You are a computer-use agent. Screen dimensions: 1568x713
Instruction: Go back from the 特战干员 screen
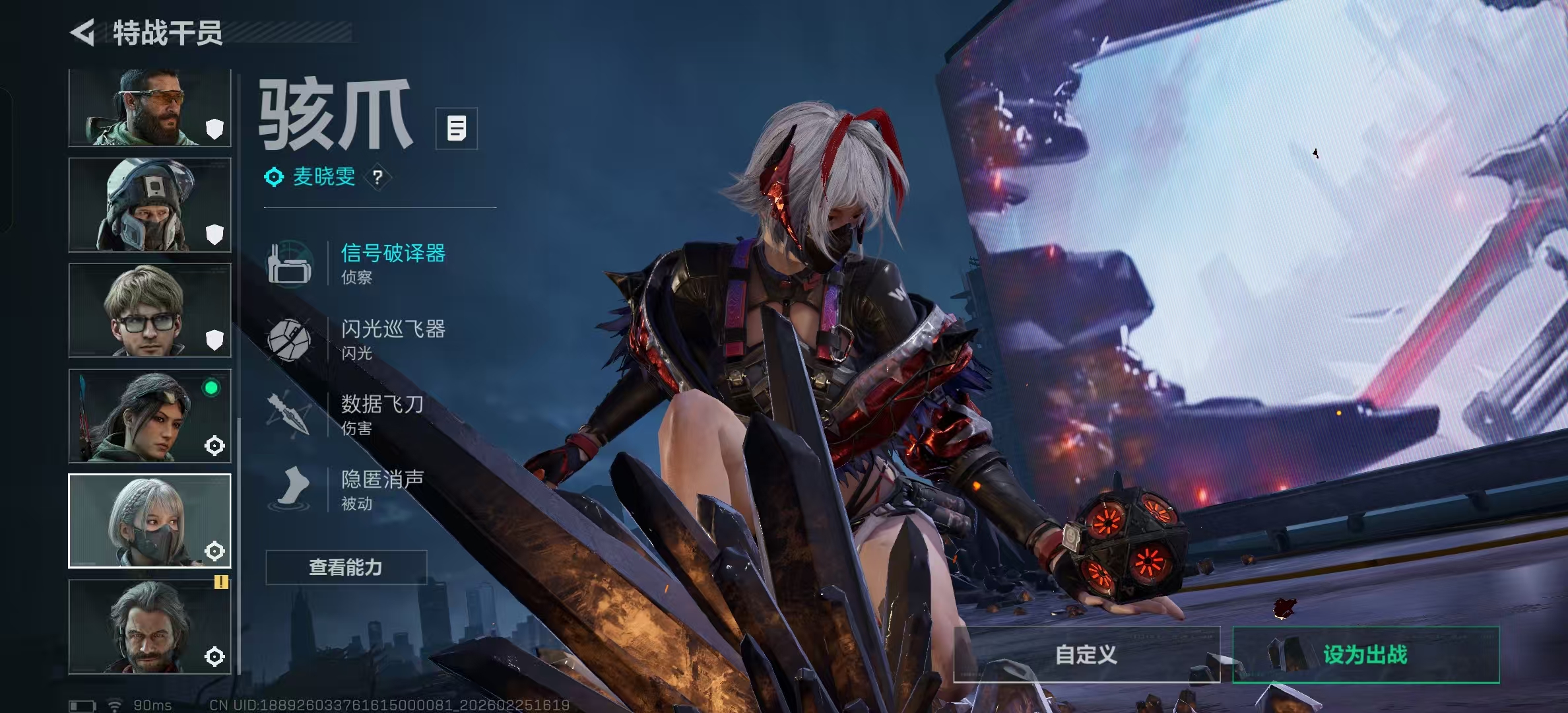[x=83, y=32]
